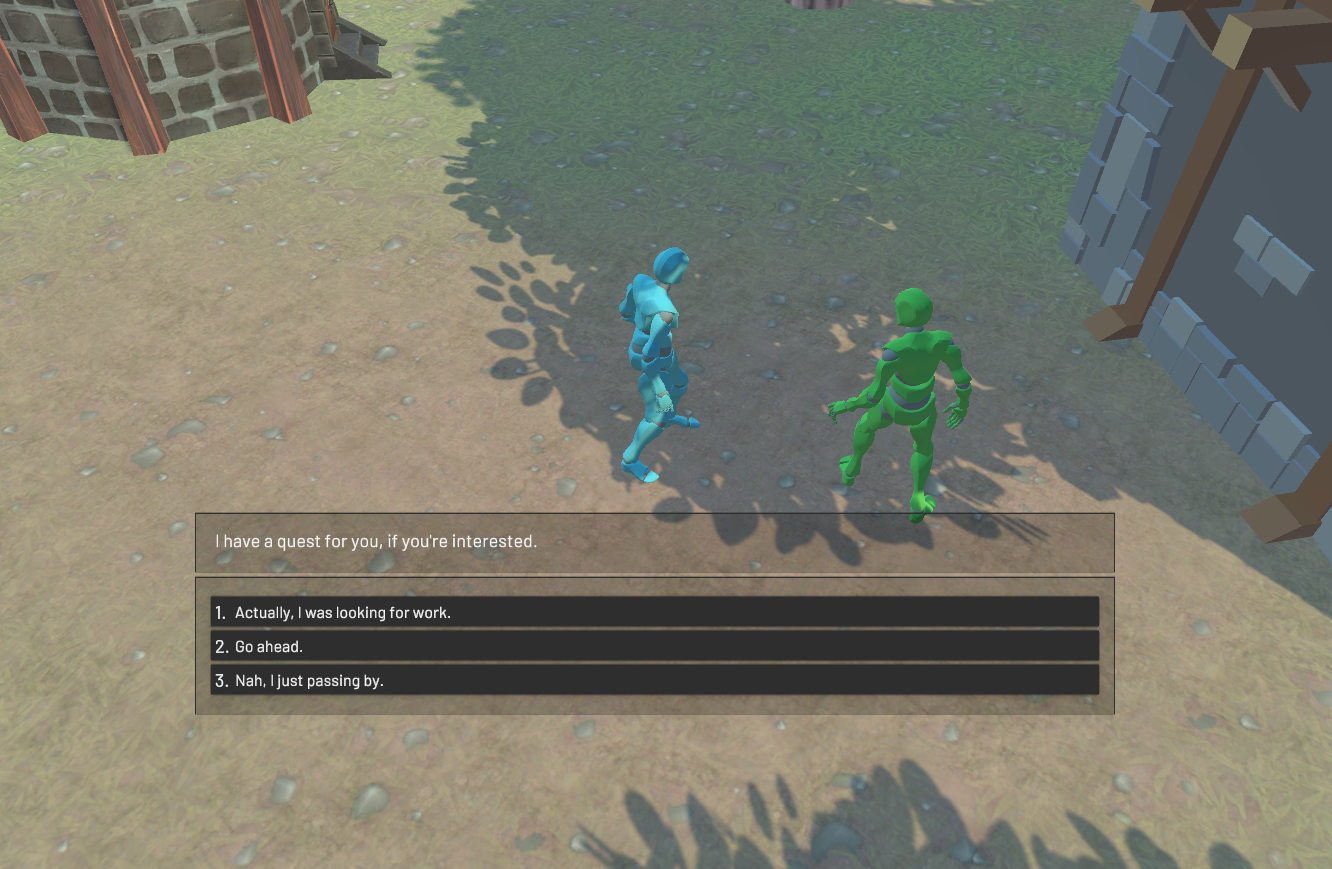The width and height of the screenshot is (1332, 869).
Task: Click the number 1 on the first dialogue choice
Action: point(220,612)
